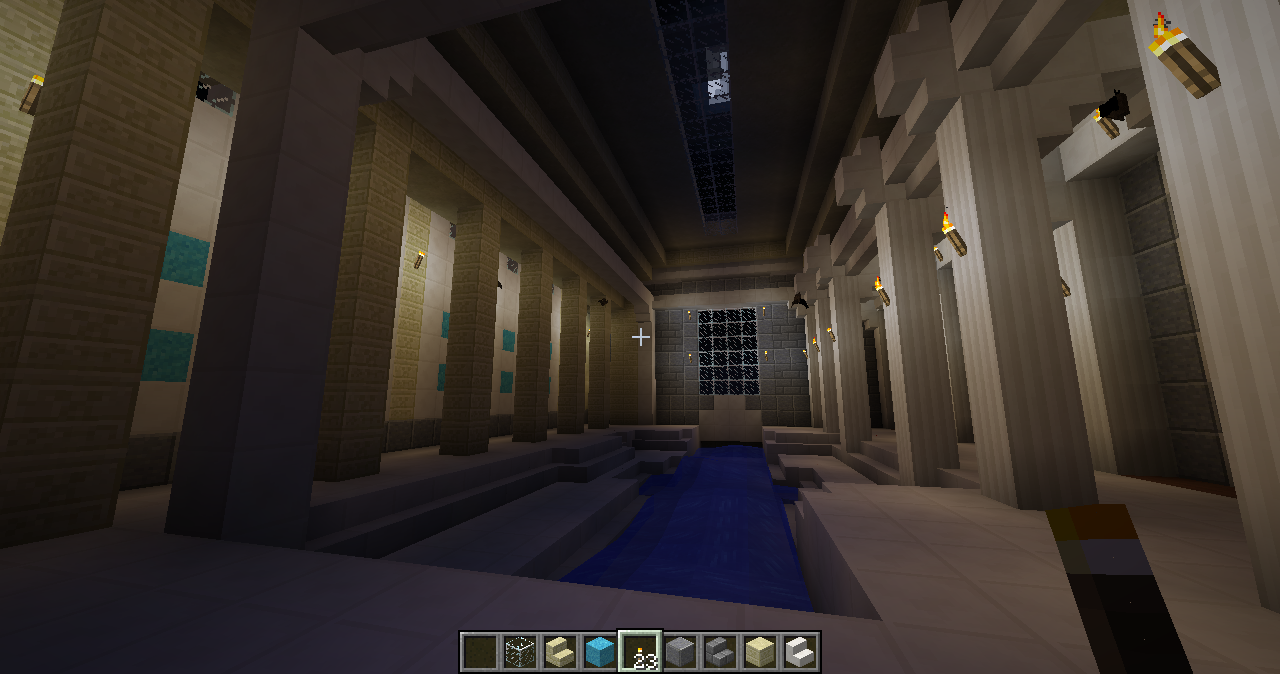Select the light blue block slot
Image resolution: width=1280 pixels, height=674 pixels.
pos(600,652)
